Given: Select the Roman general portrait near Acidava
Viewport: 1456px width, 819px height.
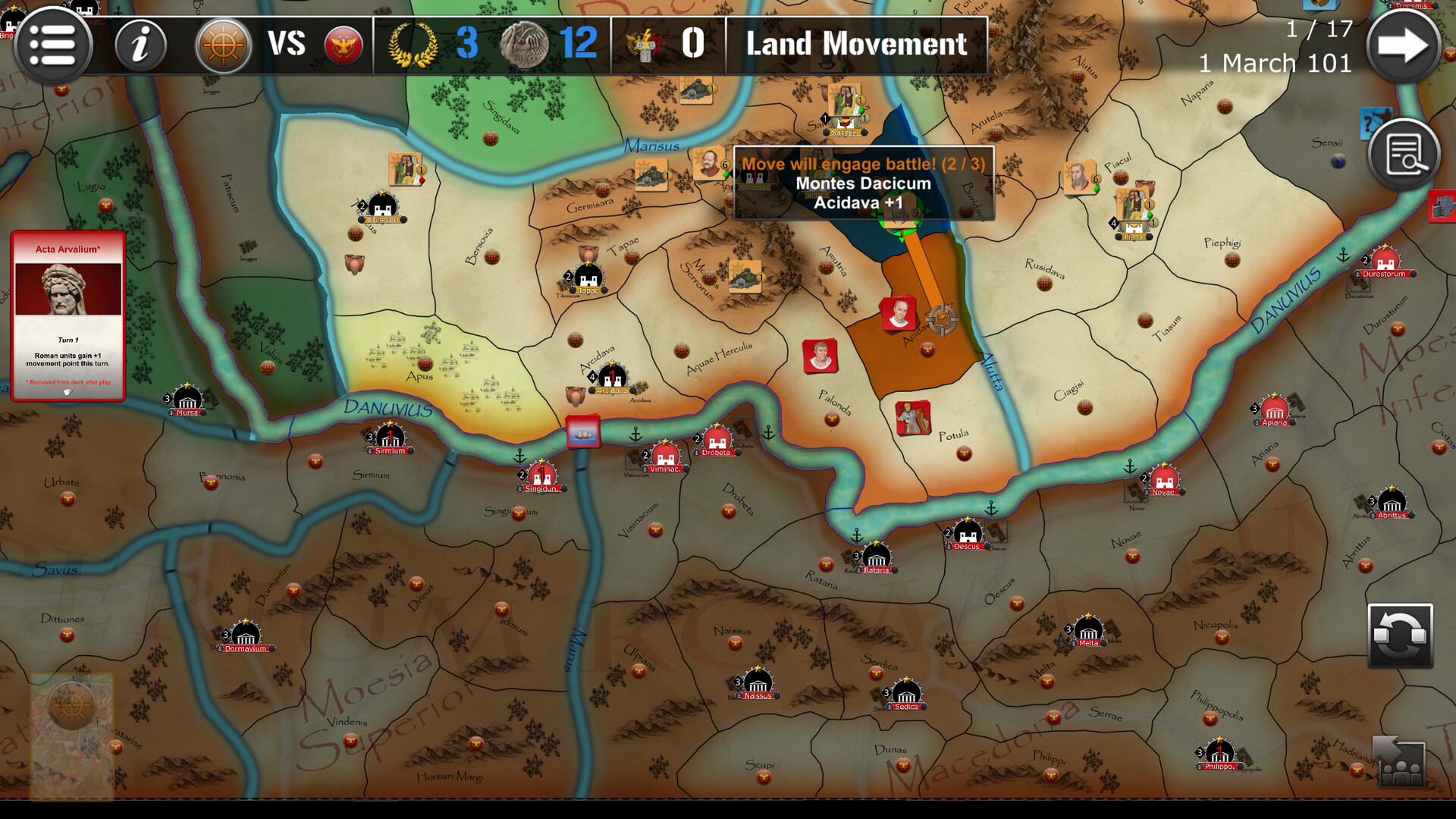Looking at the screenshot, I should tap(901, 314).
